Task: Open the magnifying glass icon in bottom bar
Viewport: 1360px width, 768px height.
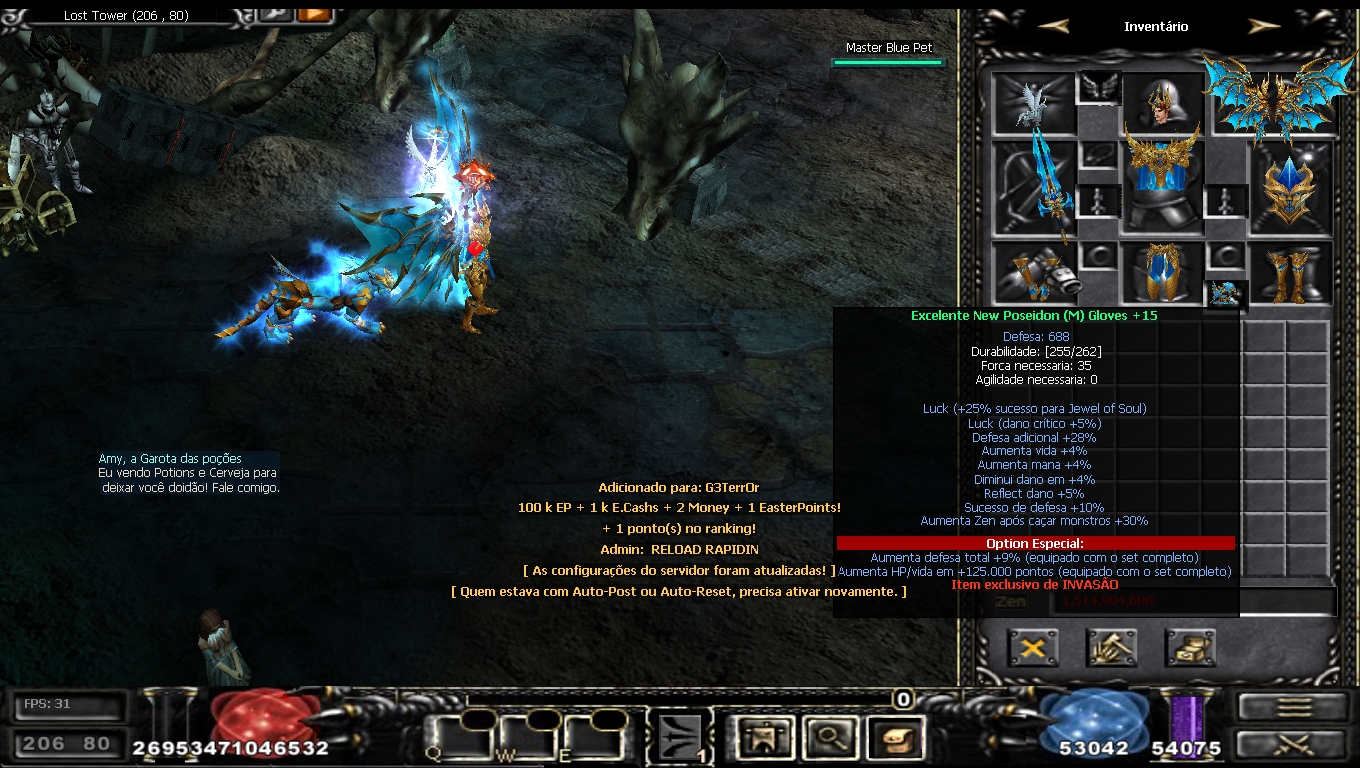Action: coord(830,738)
